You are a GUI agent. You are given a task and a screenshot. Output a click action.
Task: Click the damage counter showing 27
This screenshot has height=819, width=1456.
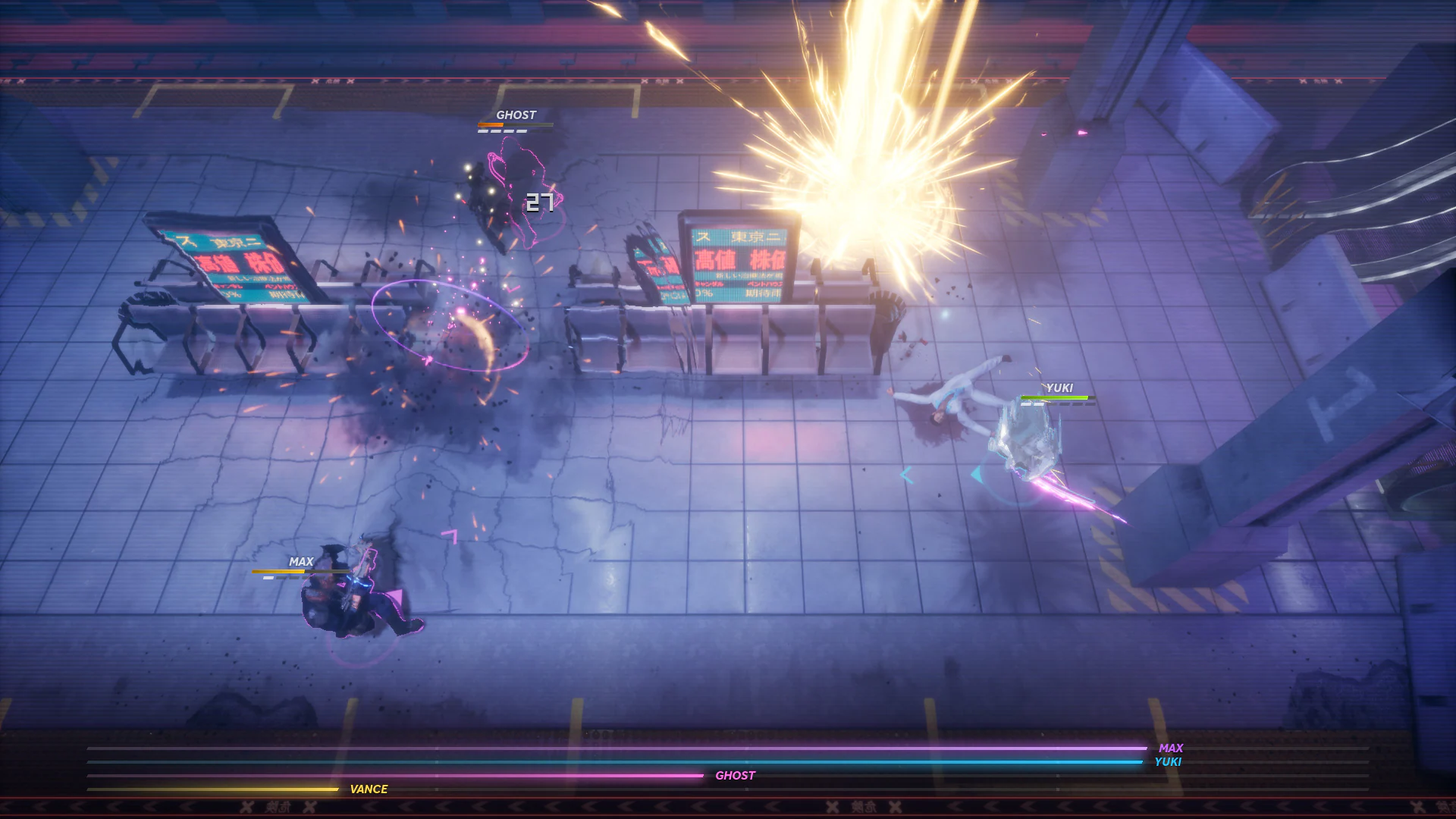click(538, 202)
